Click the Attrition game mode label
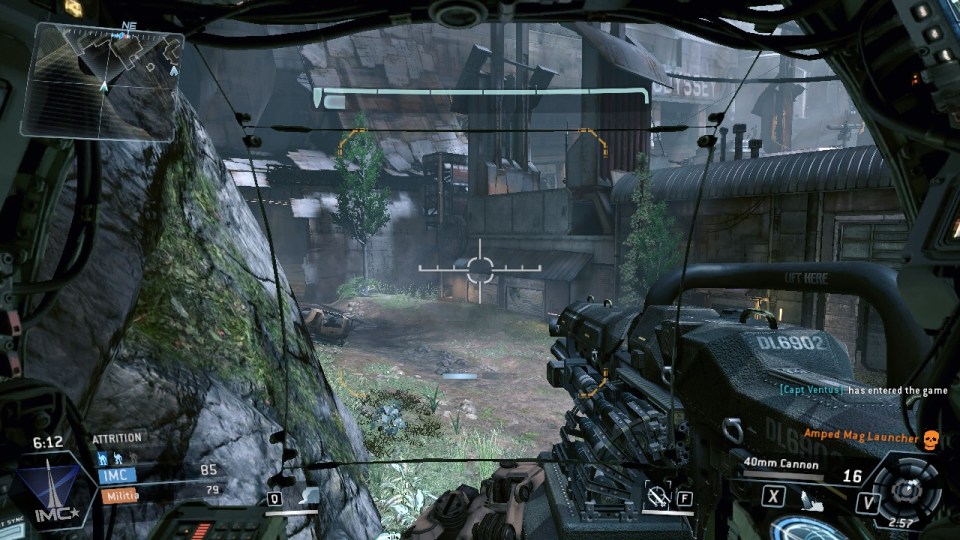The image size is (960, 540). point(117,438)
